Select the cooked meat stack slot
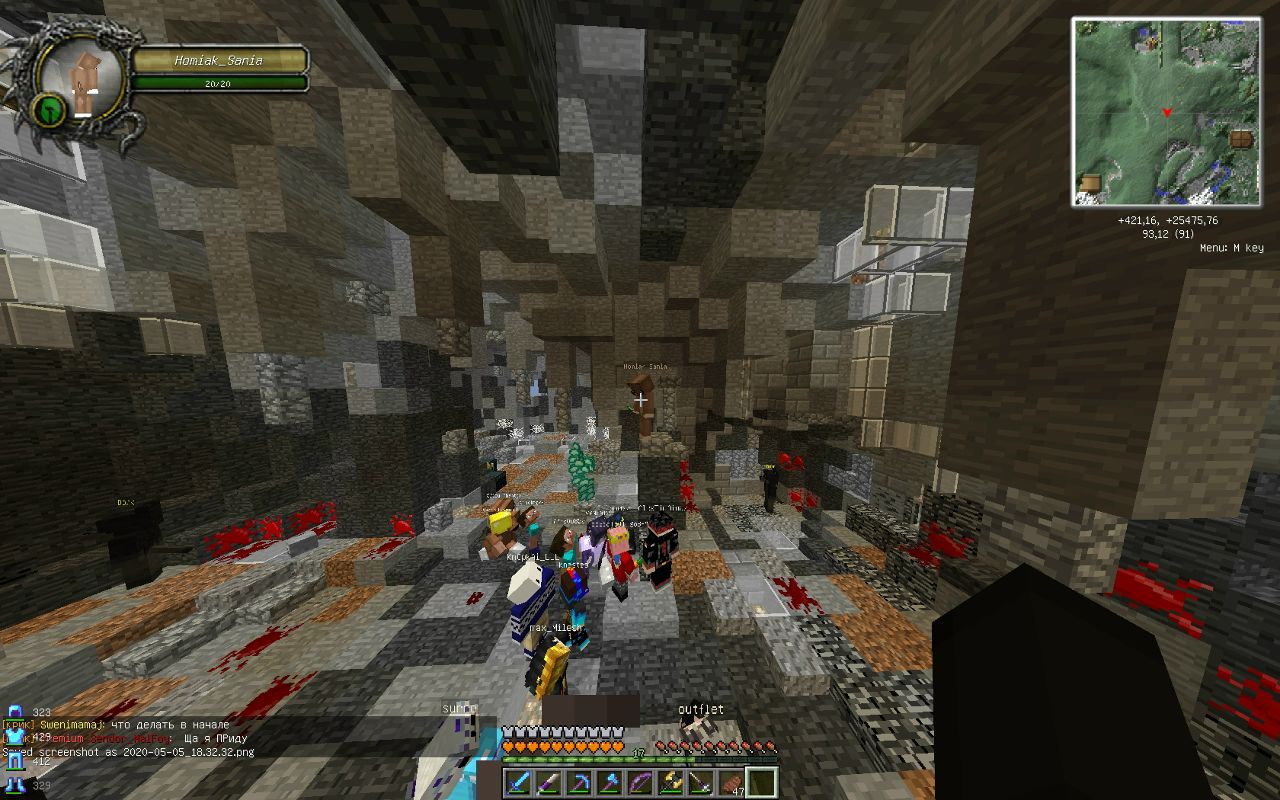 coord(731,782)
